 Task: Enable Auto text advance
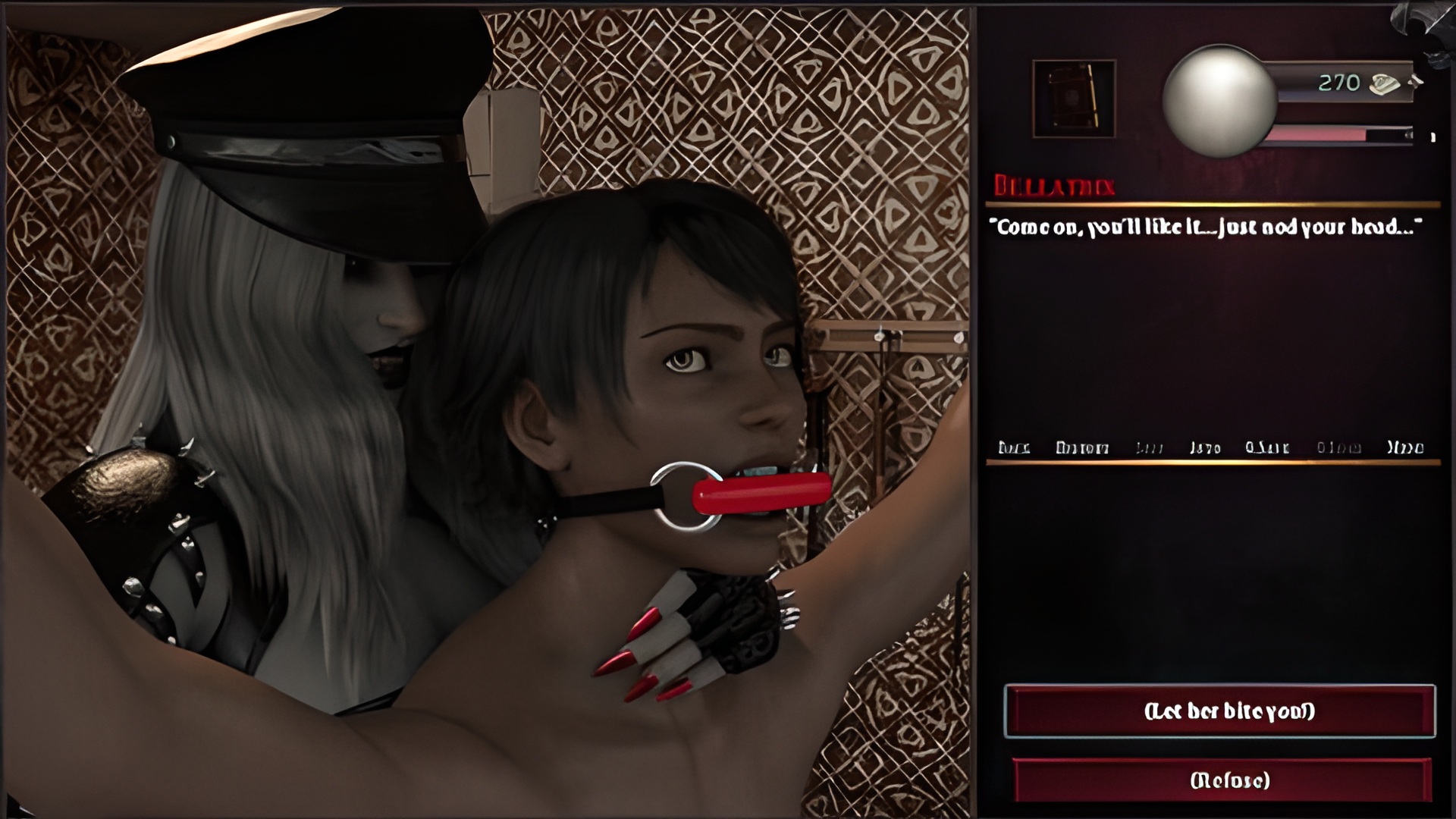(x=1205, y=447)
